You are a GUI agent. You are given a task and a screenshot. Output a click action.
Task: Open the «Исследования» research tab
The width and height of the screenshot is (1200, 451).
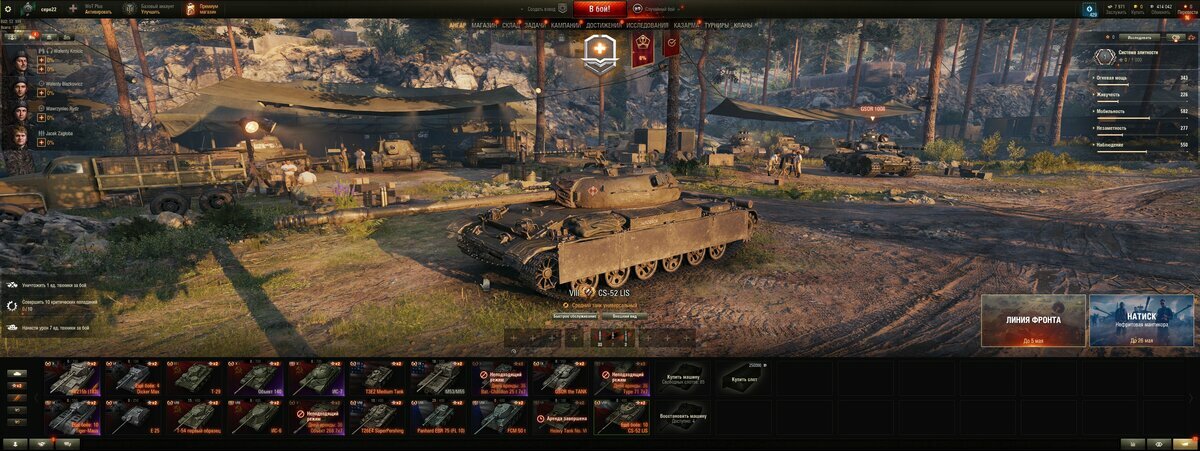648,25
